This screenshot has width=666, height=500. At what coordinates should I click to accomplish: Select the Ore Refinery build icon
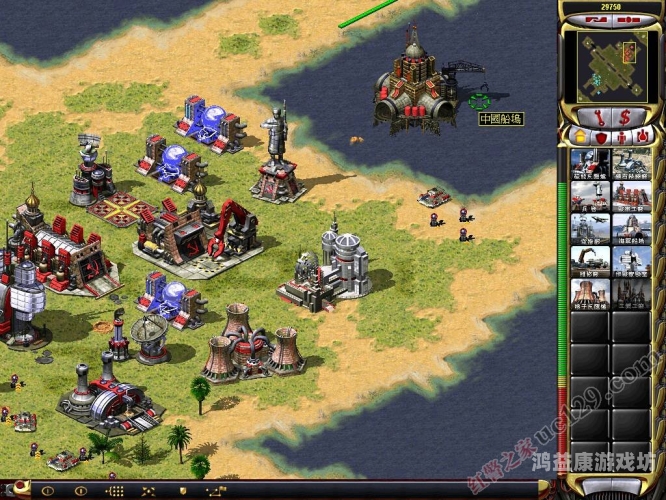pyautogui.click(x=632, y=163)
